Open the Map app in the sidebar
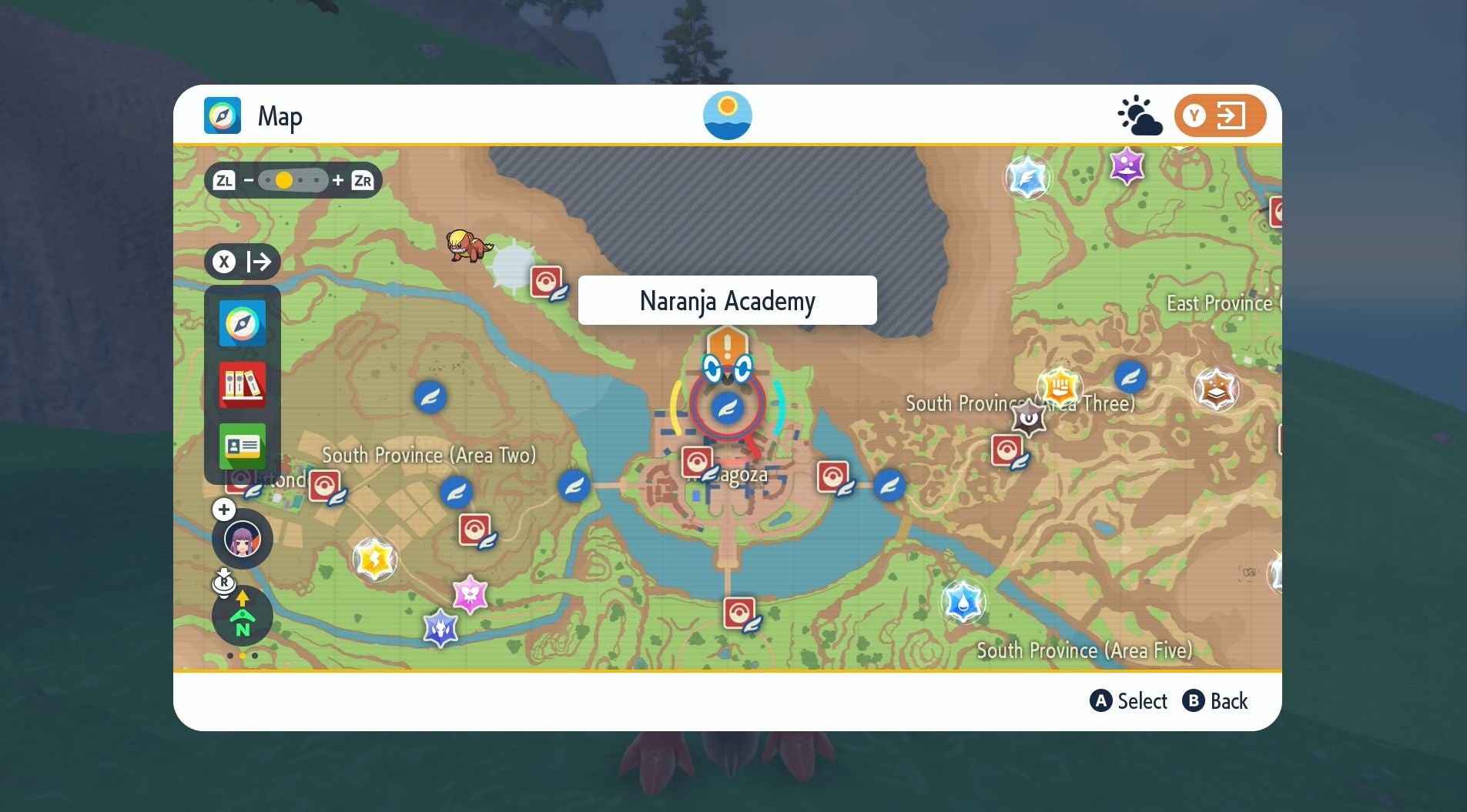This screenshot has height=812, width=1467. (x=242, y=323)
